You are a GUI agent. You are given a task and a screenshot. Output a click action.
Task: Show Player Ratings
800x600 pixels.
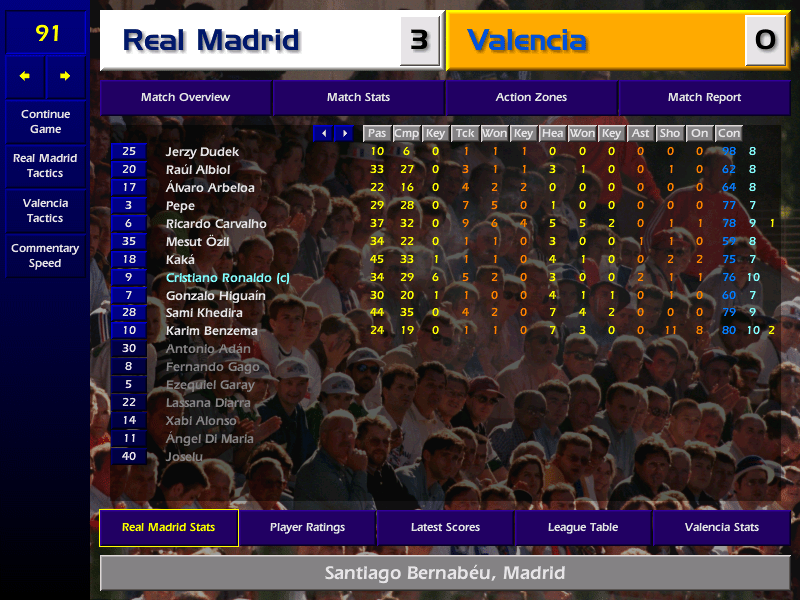[307, 527]
